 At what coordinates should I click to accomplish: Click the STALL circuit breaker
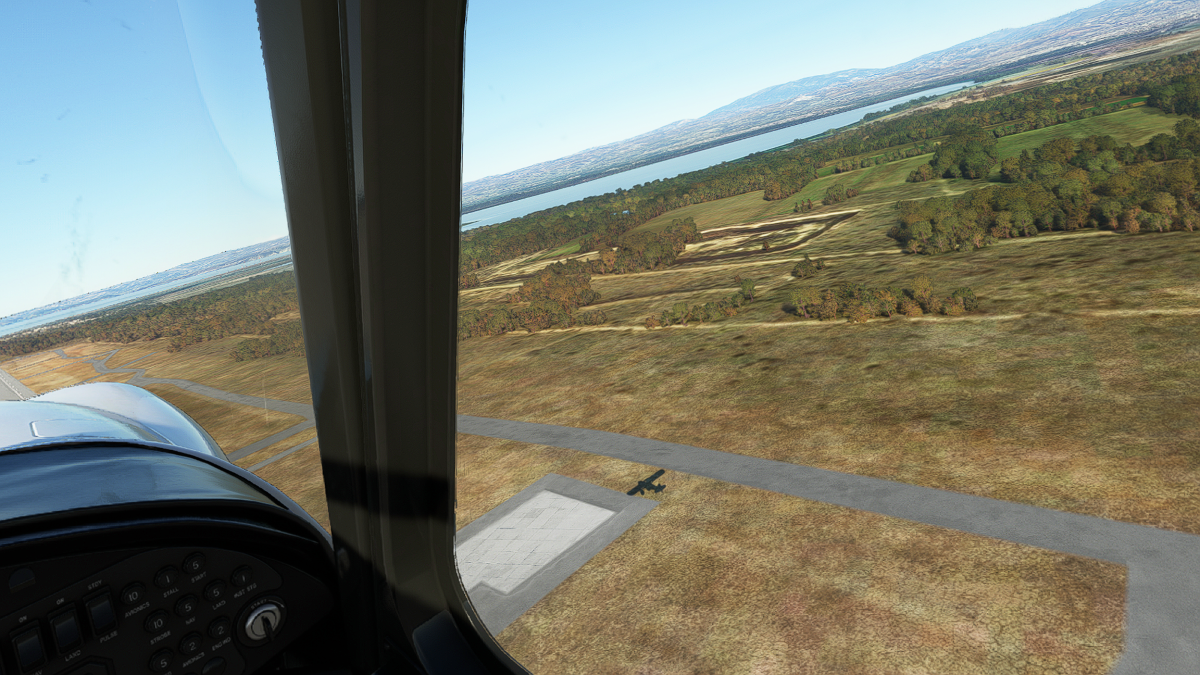(167, 579)
